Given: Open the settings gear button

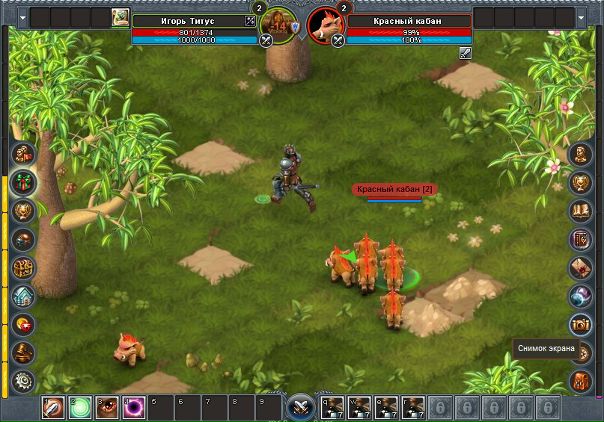Looking at the screenshot, I should coord(22,381).
